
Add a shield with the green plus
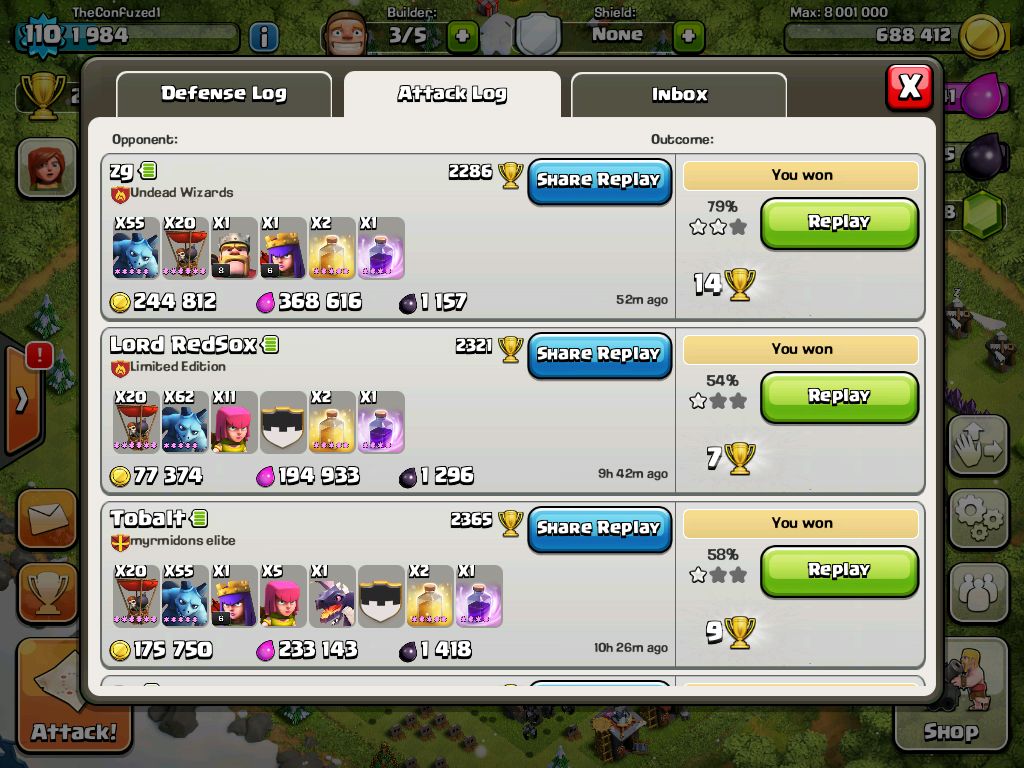tap(688, 37)
